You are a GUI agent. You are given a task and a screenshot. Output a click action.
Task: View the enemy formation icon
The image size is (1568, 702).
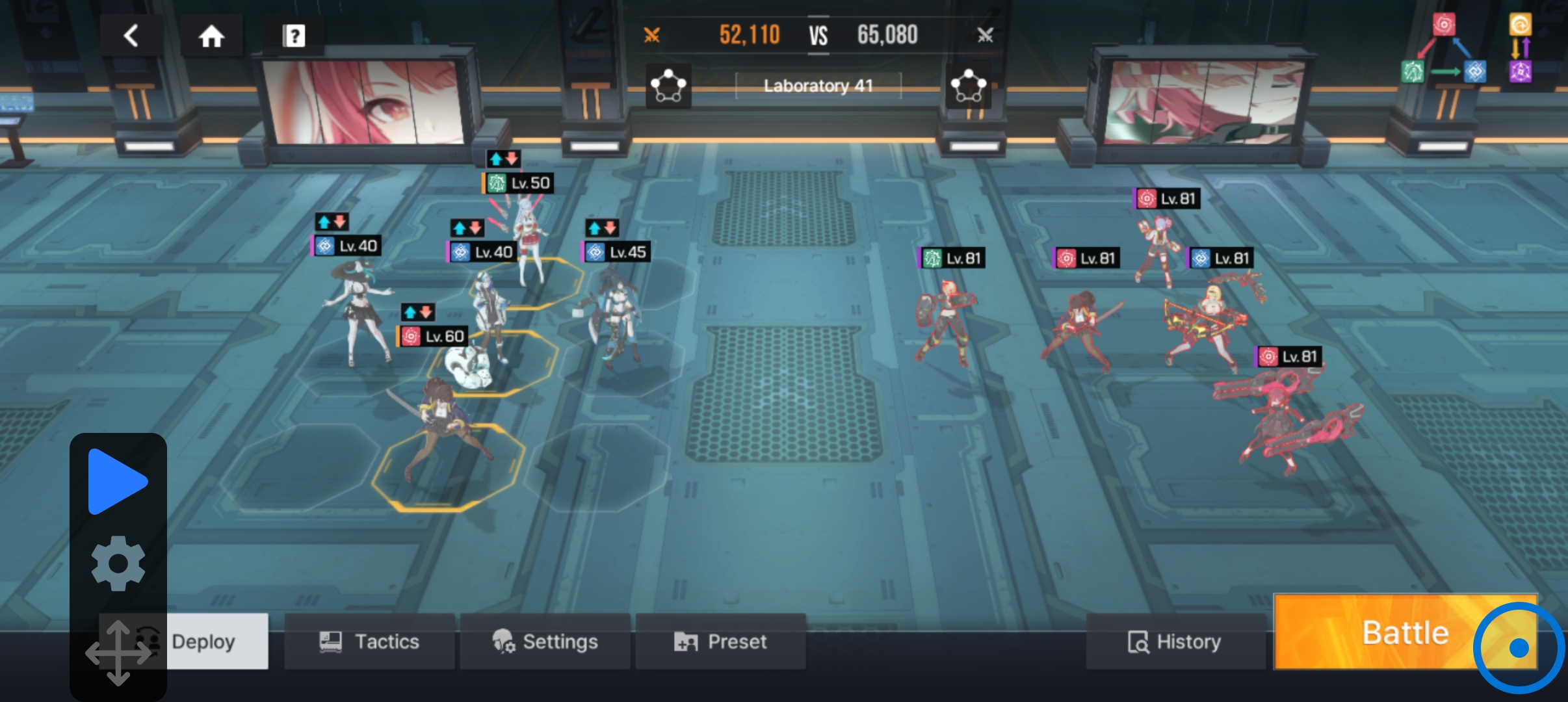(969, 86)
